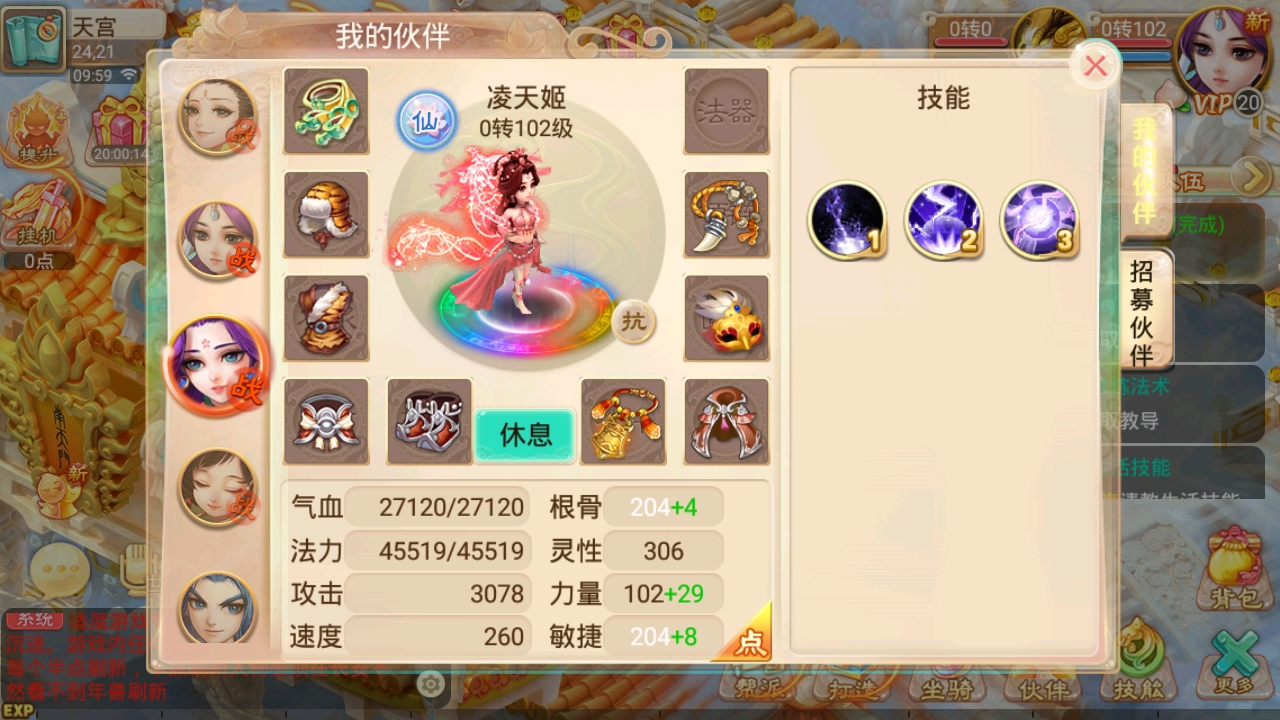This screenshot has width=1280, height=720.
Task: Click the 法器 magic treasure slot
Action: tap(727, 111)
